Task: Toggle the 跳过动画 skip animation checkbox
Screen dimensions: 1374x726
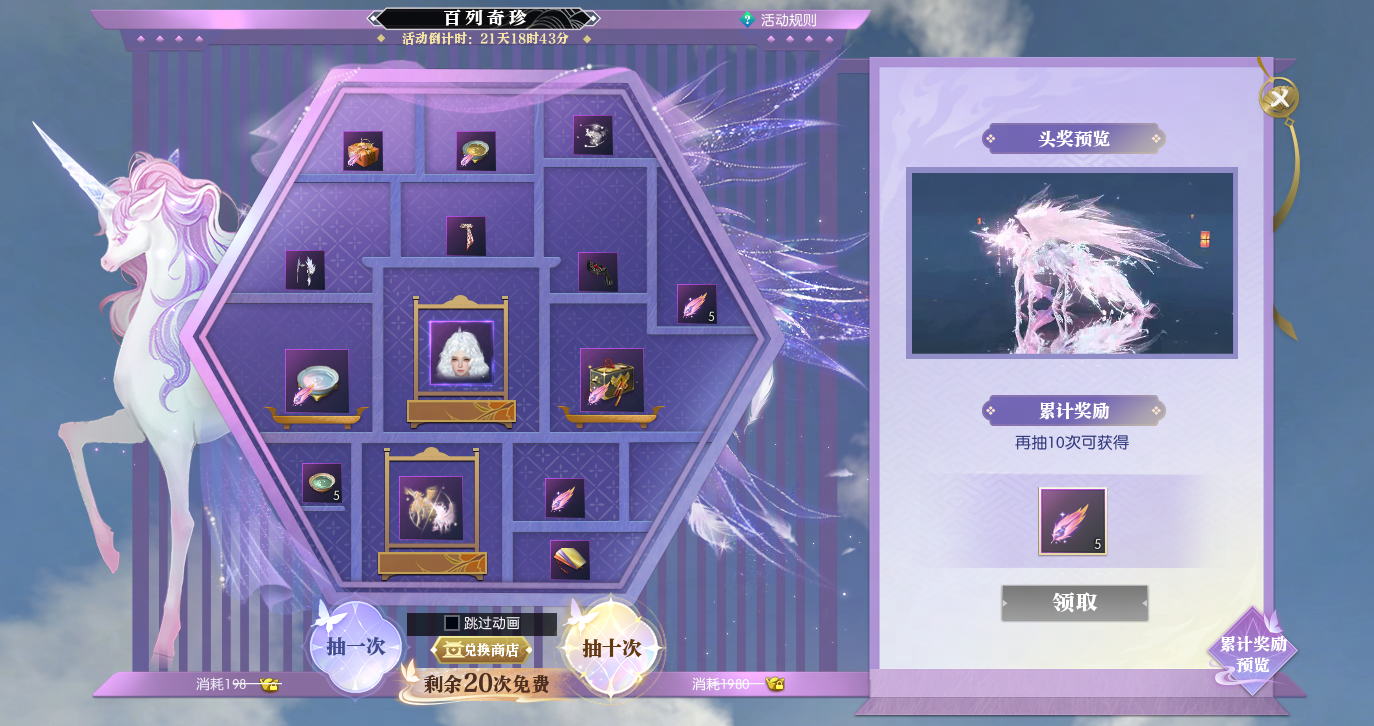Action: tap(452, 623)
